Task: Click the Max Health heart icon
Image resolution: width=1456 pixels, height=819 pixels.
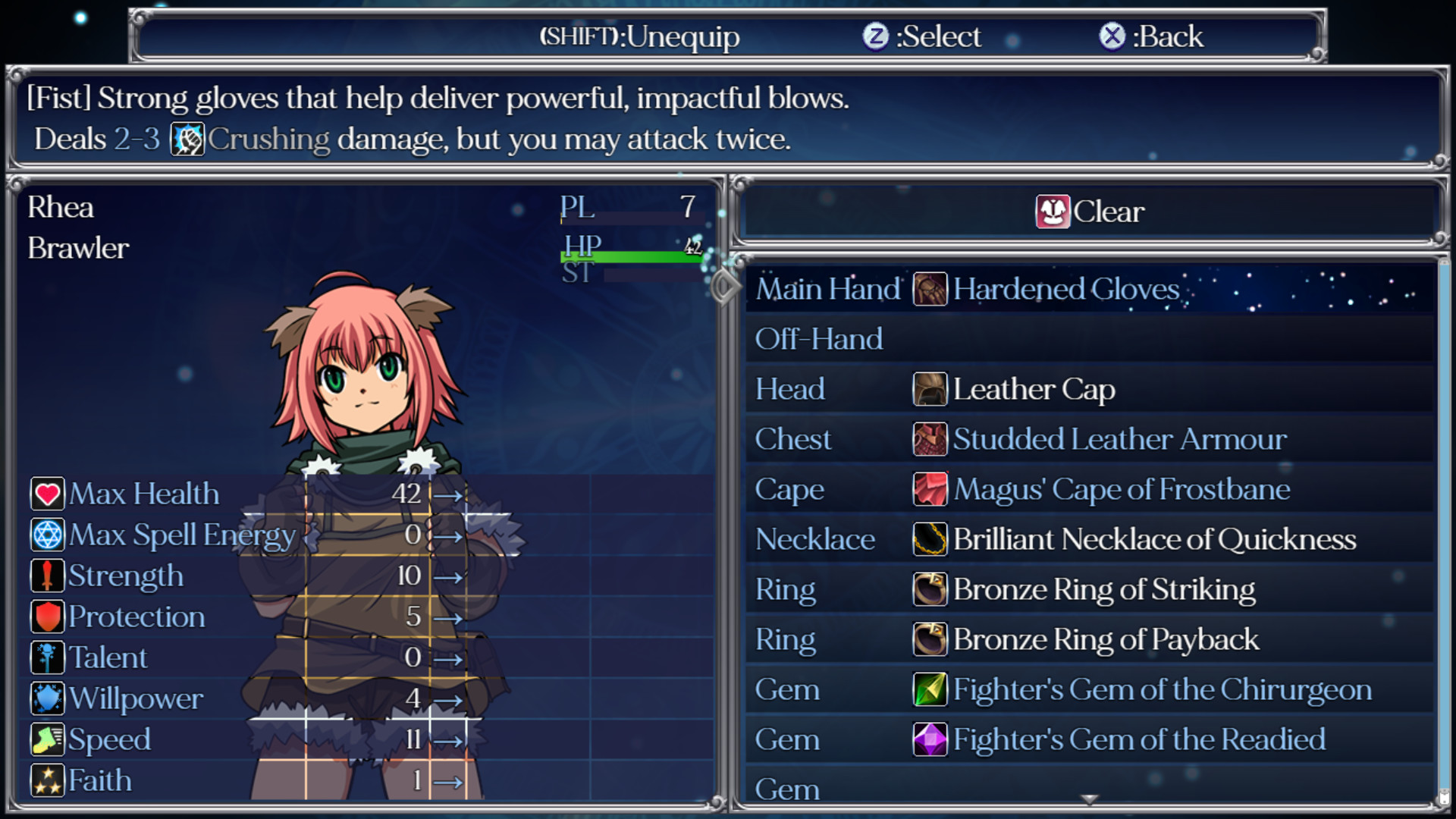Action: pos(46,494)
